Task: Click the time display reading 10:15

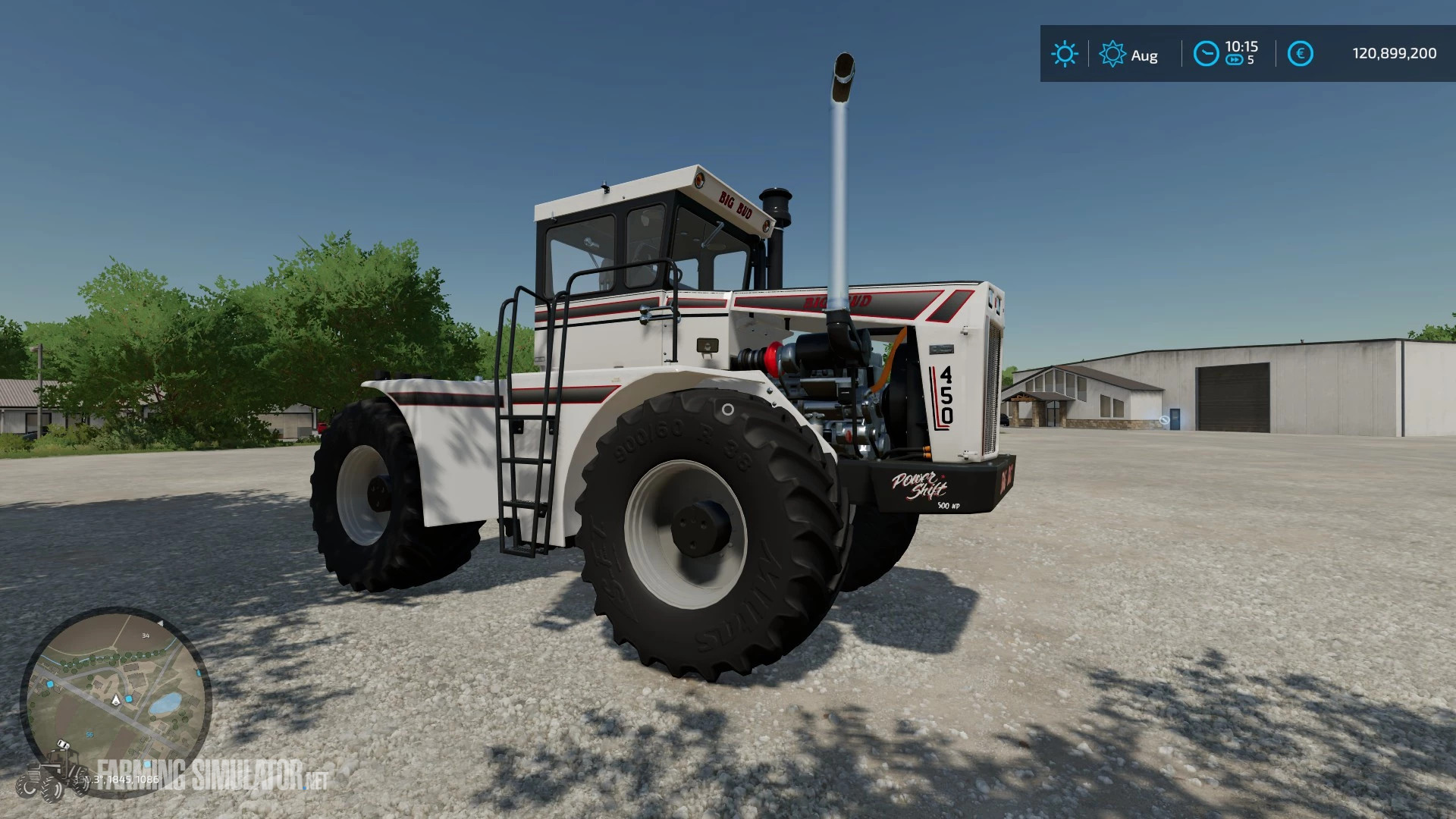Action: click(x=1242, y=47)
